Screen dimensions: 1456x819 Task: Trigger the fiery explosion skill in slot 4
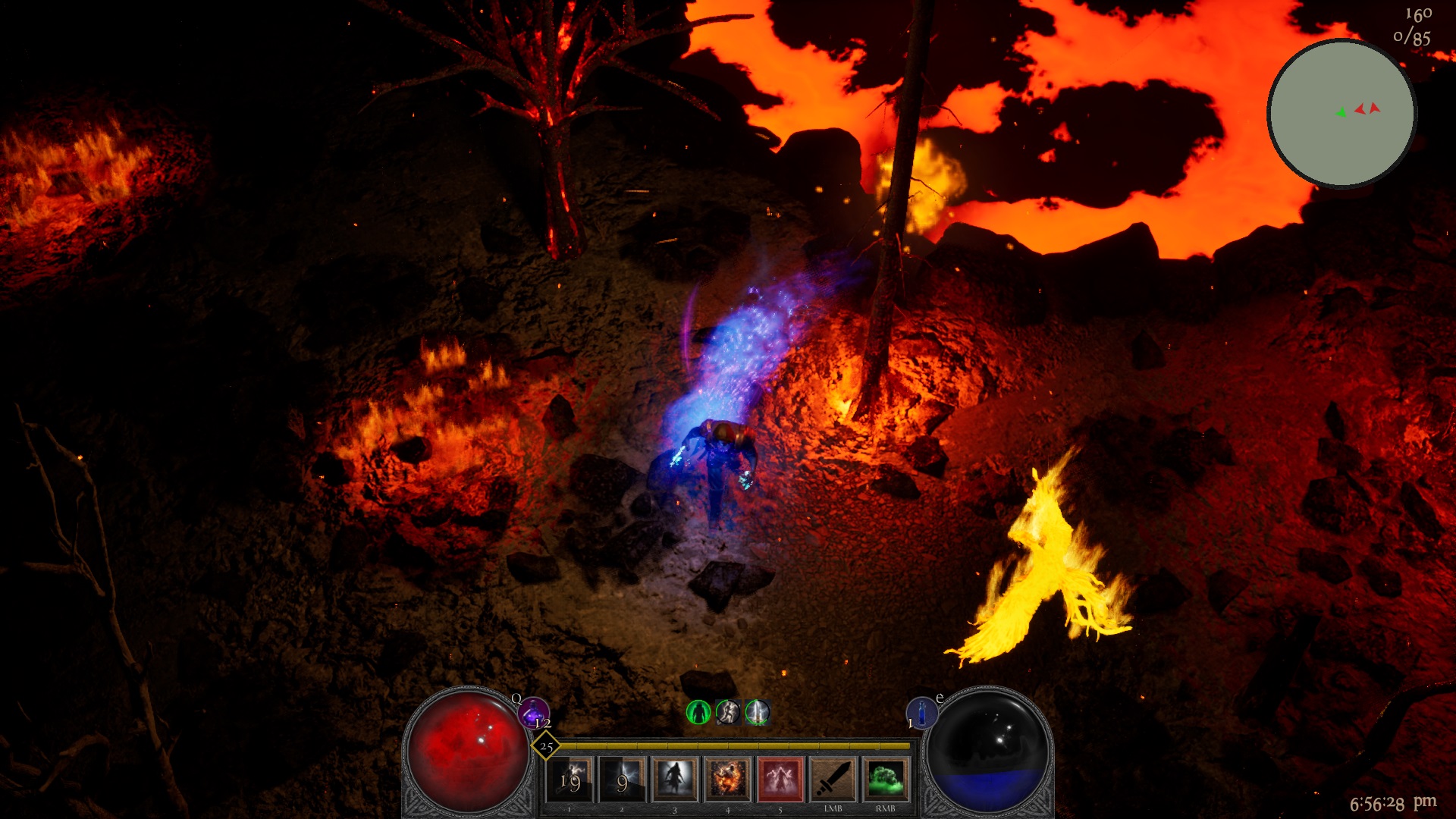726,779
